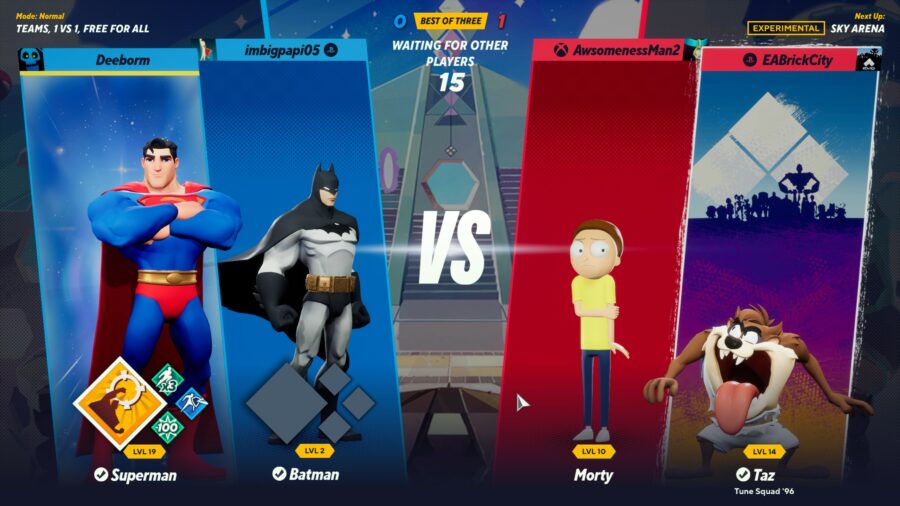Image resolution: width=900 pixels, height=506 pixels.
Task: Click Batman's large empty signature perk slot
Action: point(285,404)
